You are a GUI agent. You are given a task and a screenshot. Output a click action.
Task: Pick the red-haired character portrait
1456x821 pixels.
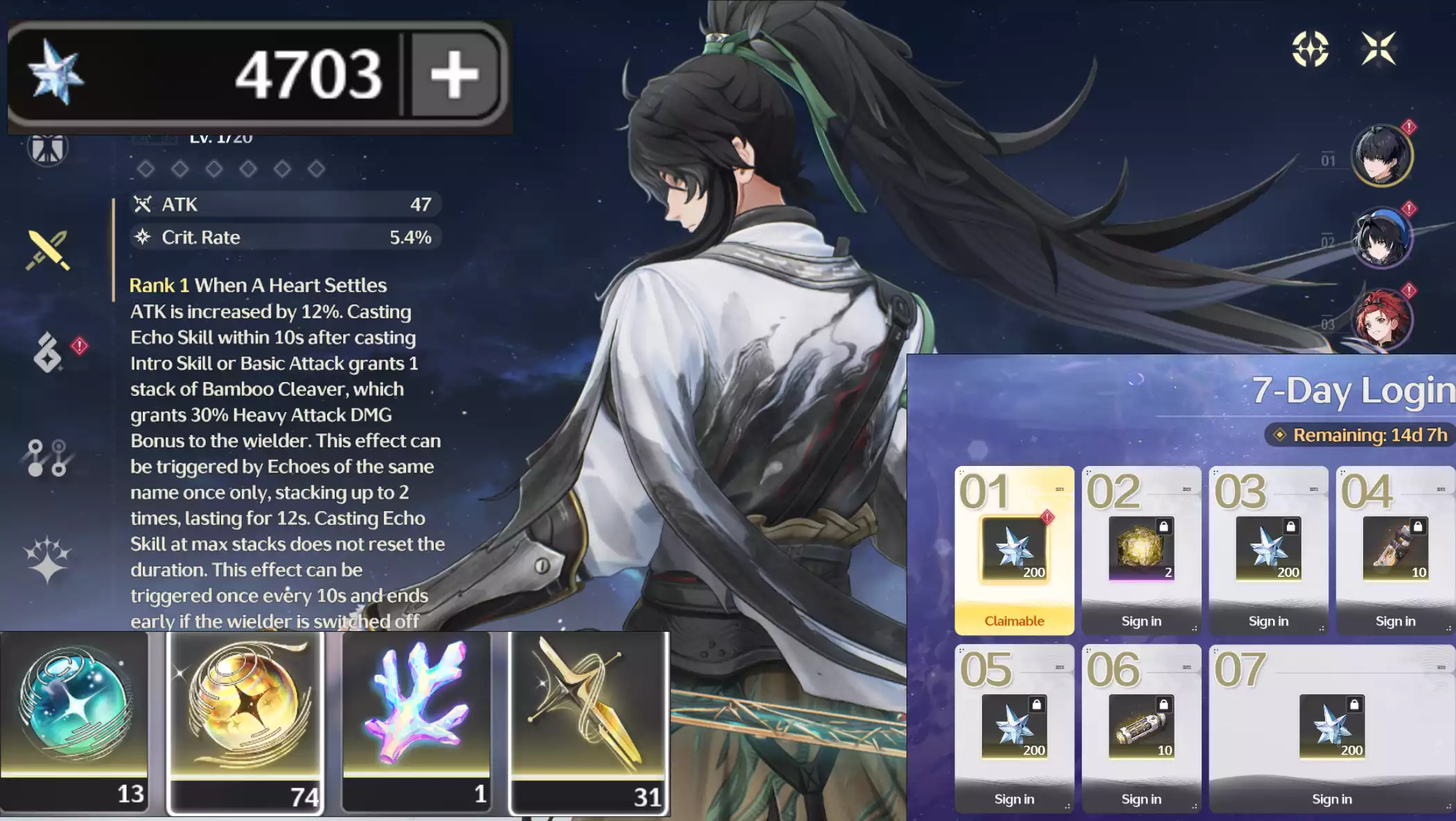point(1381,319)
